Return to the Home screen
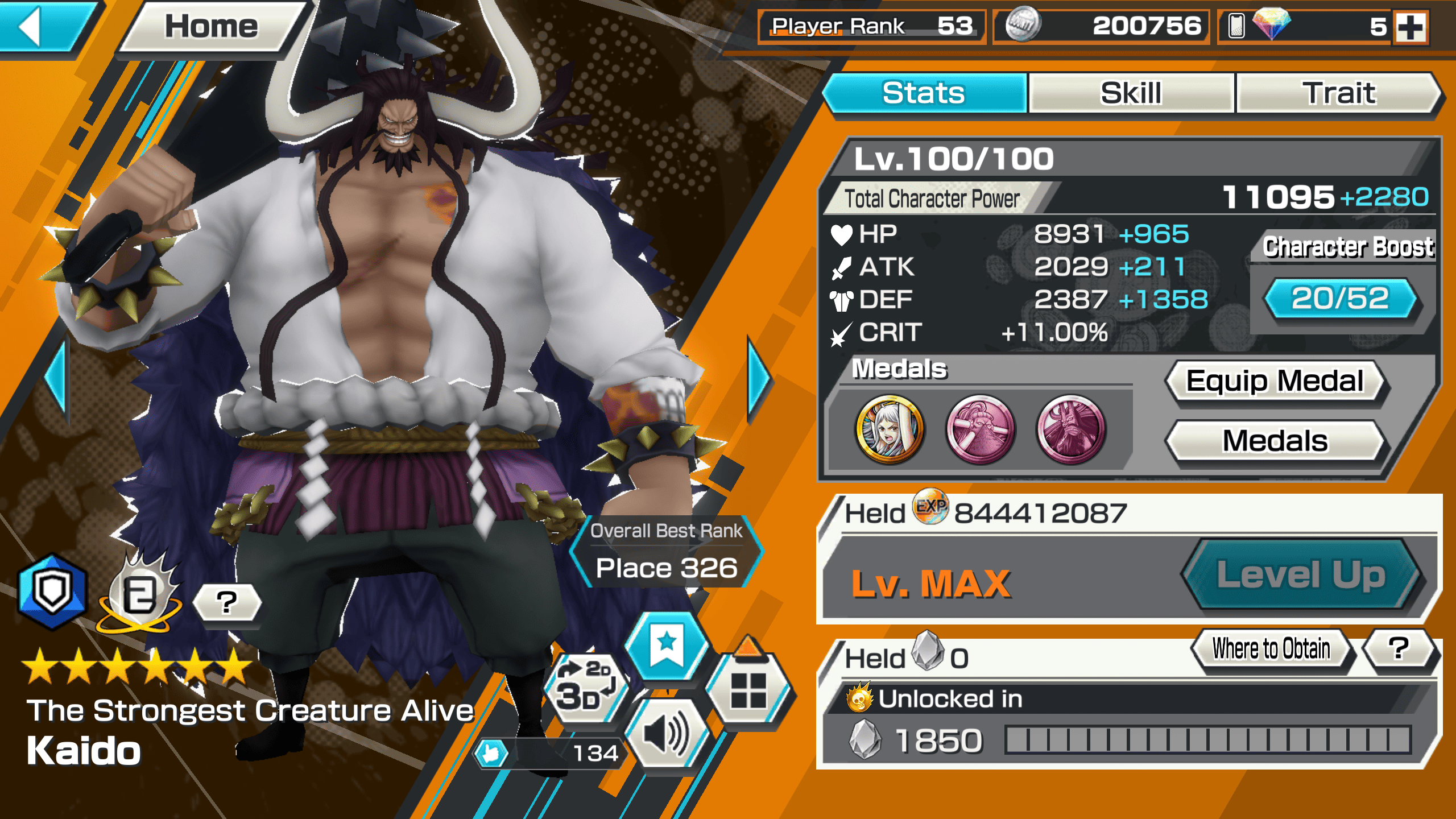This screenshot has width=1456, height=819. click(212, 26)
